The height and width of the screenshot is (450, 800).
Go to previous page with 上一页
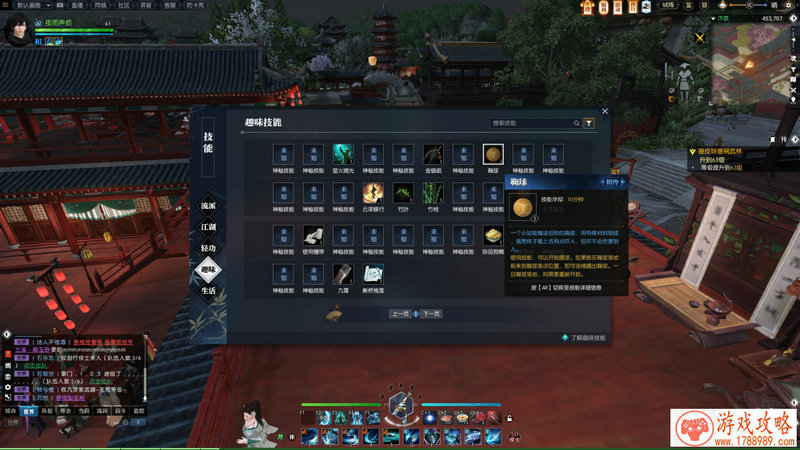pos(400,313)
